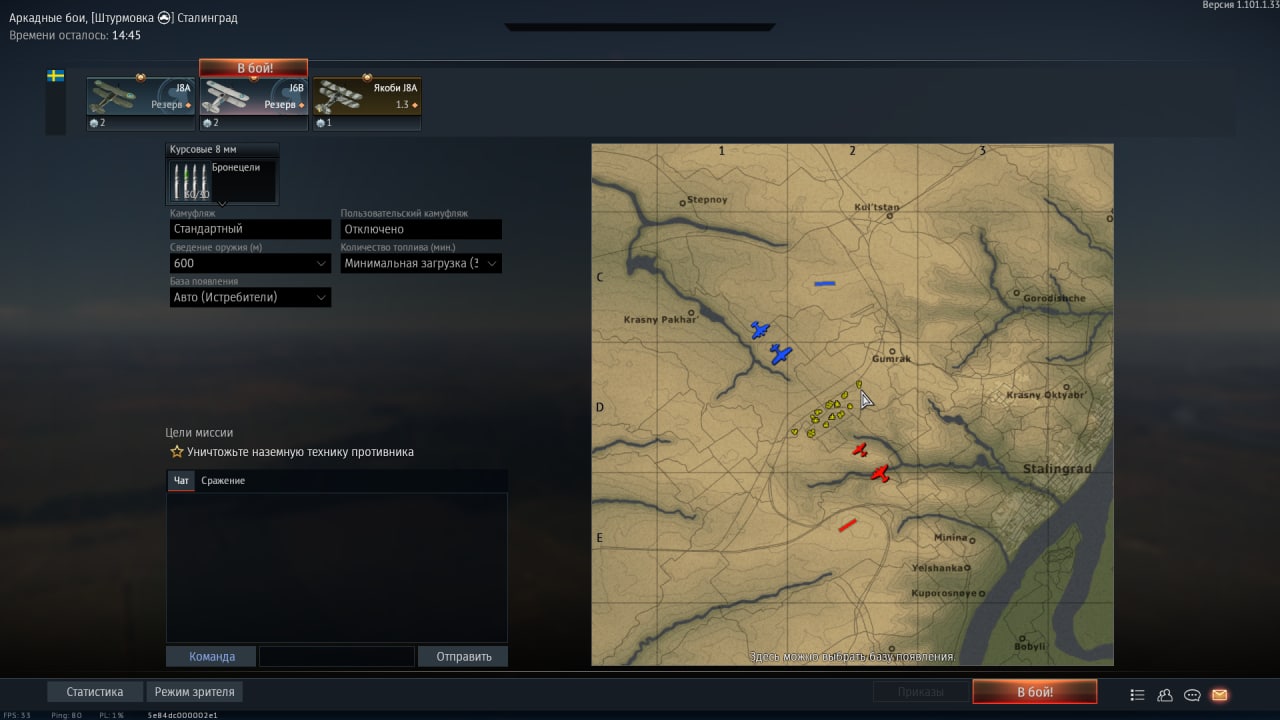The height and width of the screenshot is (720, 1280).
Task: Click the Отправить send button
Action: pyautogui.click(x=463, y=657)
